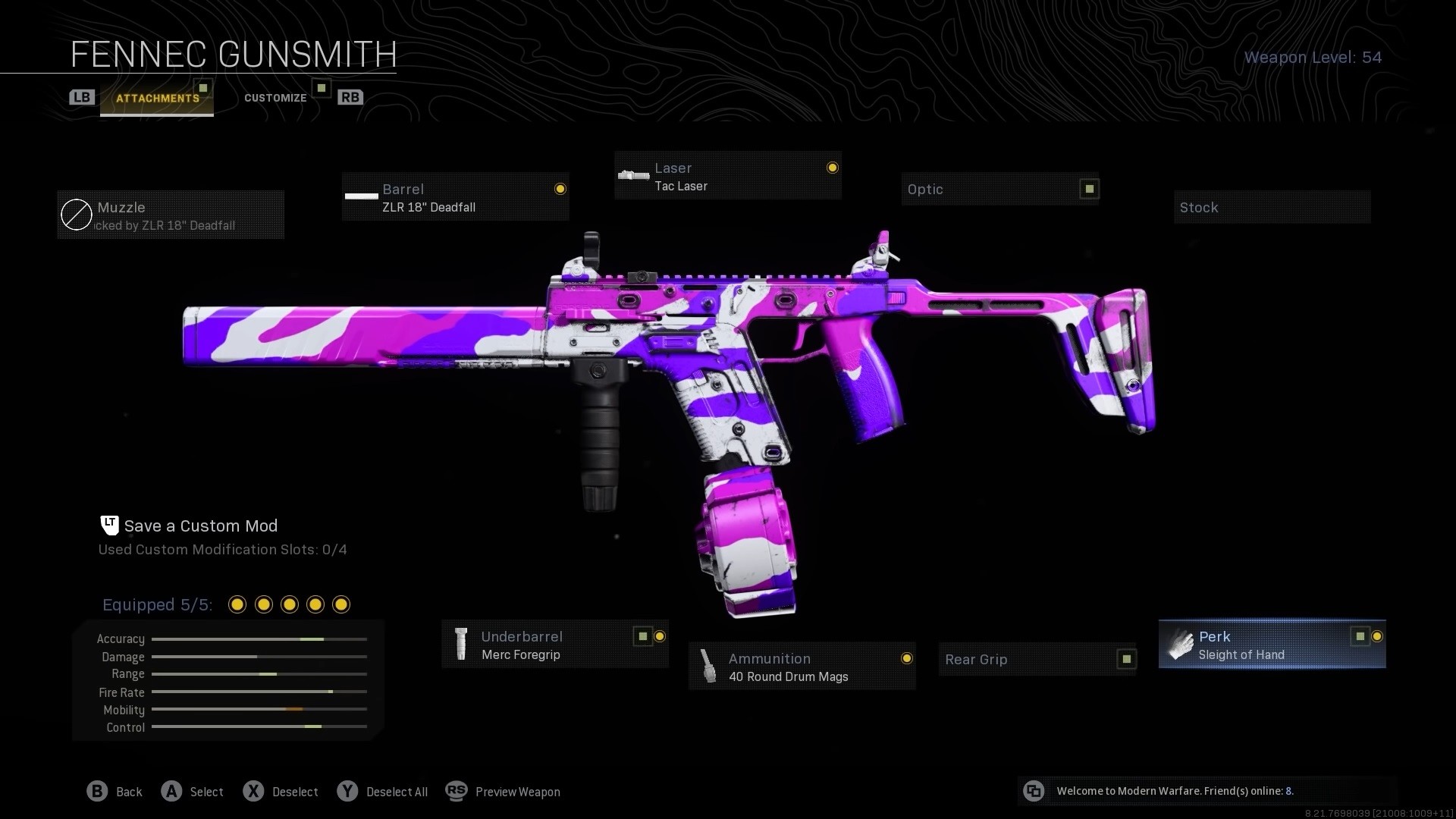
Task: Open the Customize tab
Action: pos(275,98)
